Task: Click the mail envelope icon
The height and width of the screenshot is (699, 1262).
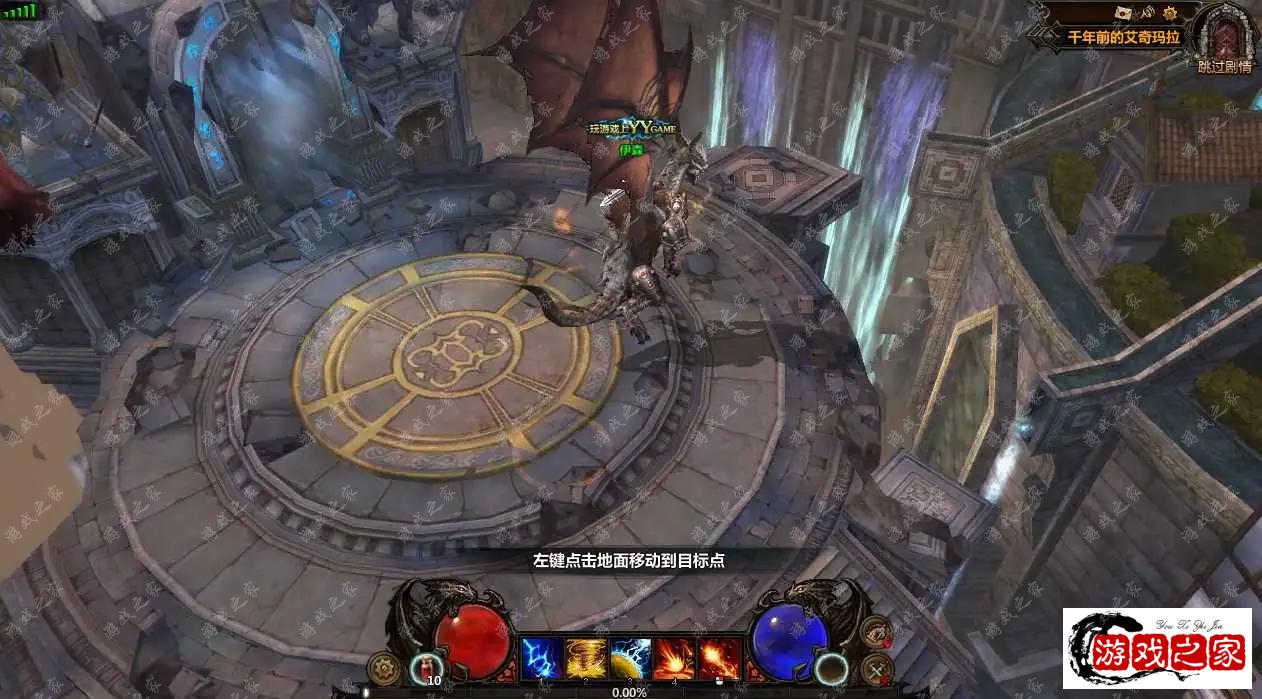Action: (1126, 13)
